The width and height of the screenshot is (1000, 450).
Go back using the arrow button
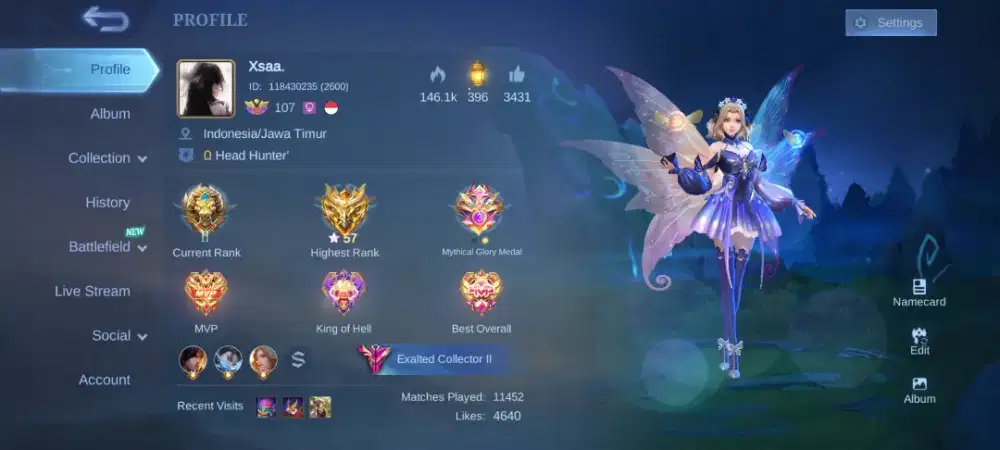click(104, 18)
